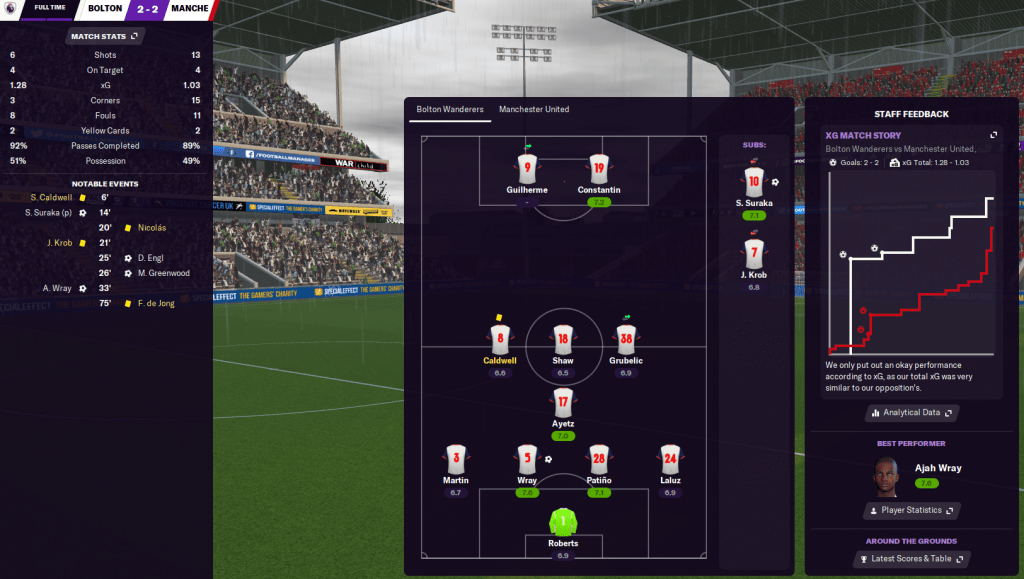The height and width of the screenshot is (579, 1024).
Task: Choose substitute S. Suraka
Action: (753, 181)
